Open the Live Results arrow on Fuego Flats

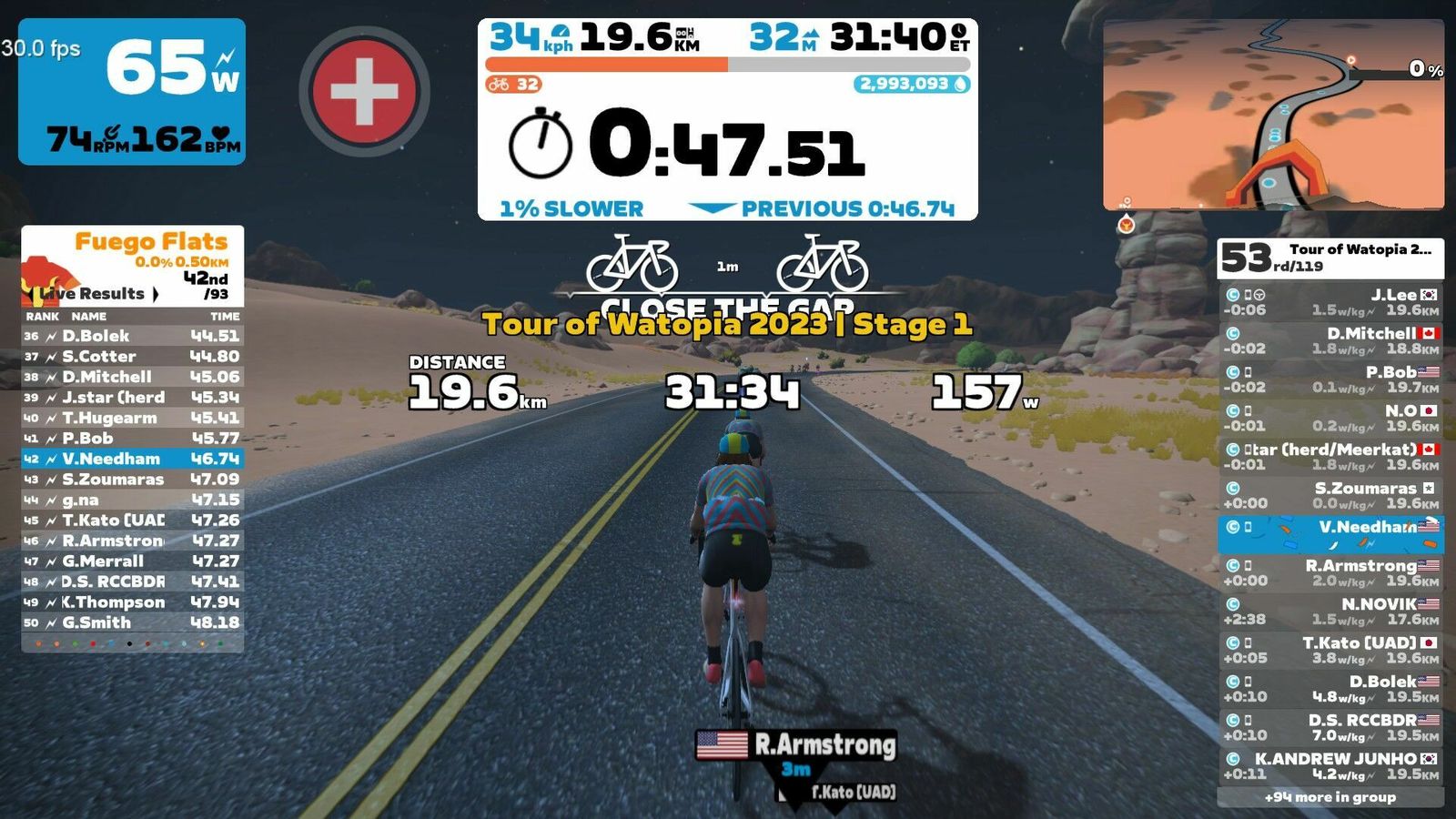(156, 294)
